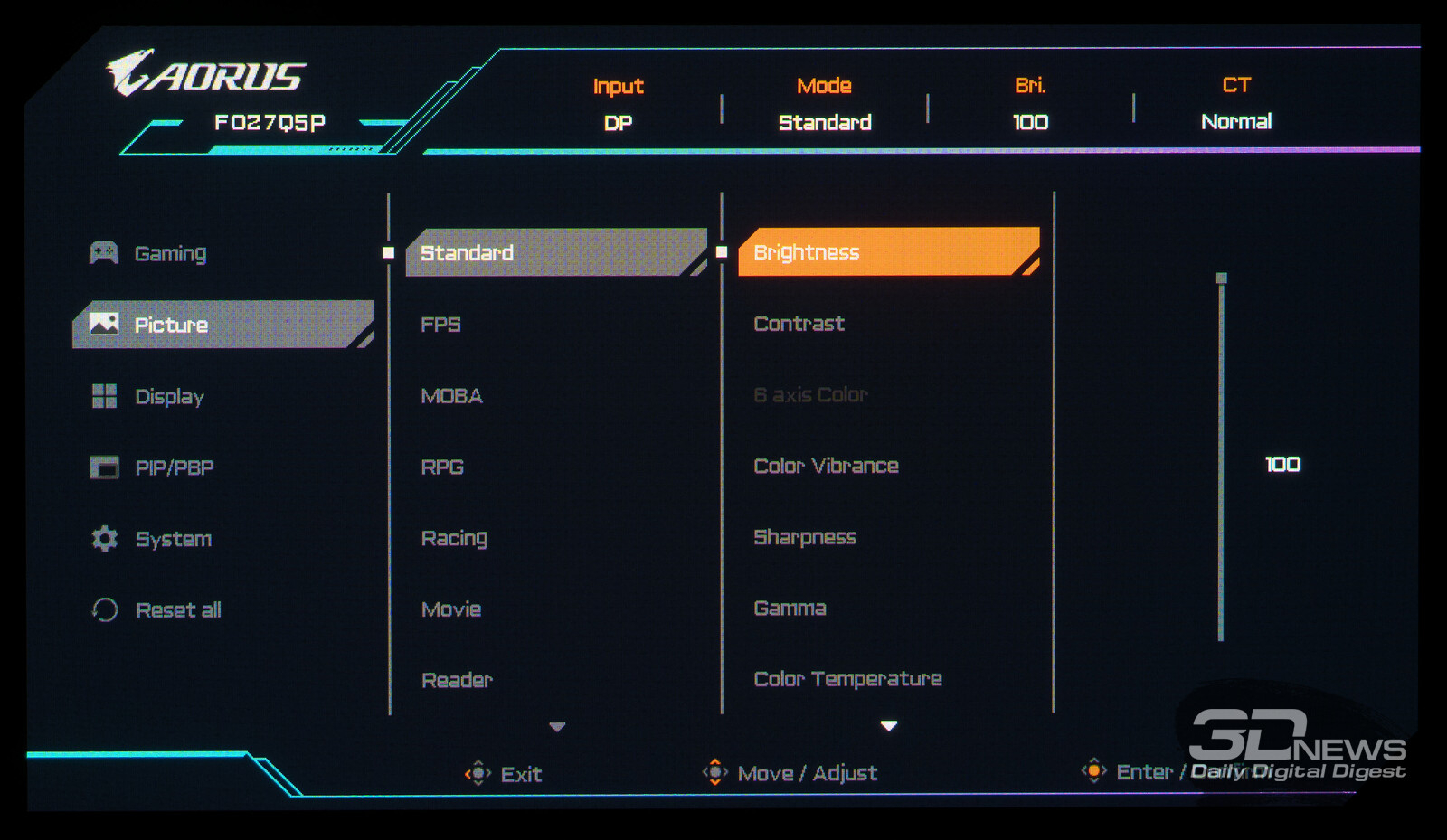Adjust the vertical brightness slider bar
Screen dimensions: 1447x840
pyautogui.click(x=1221, y=458)
